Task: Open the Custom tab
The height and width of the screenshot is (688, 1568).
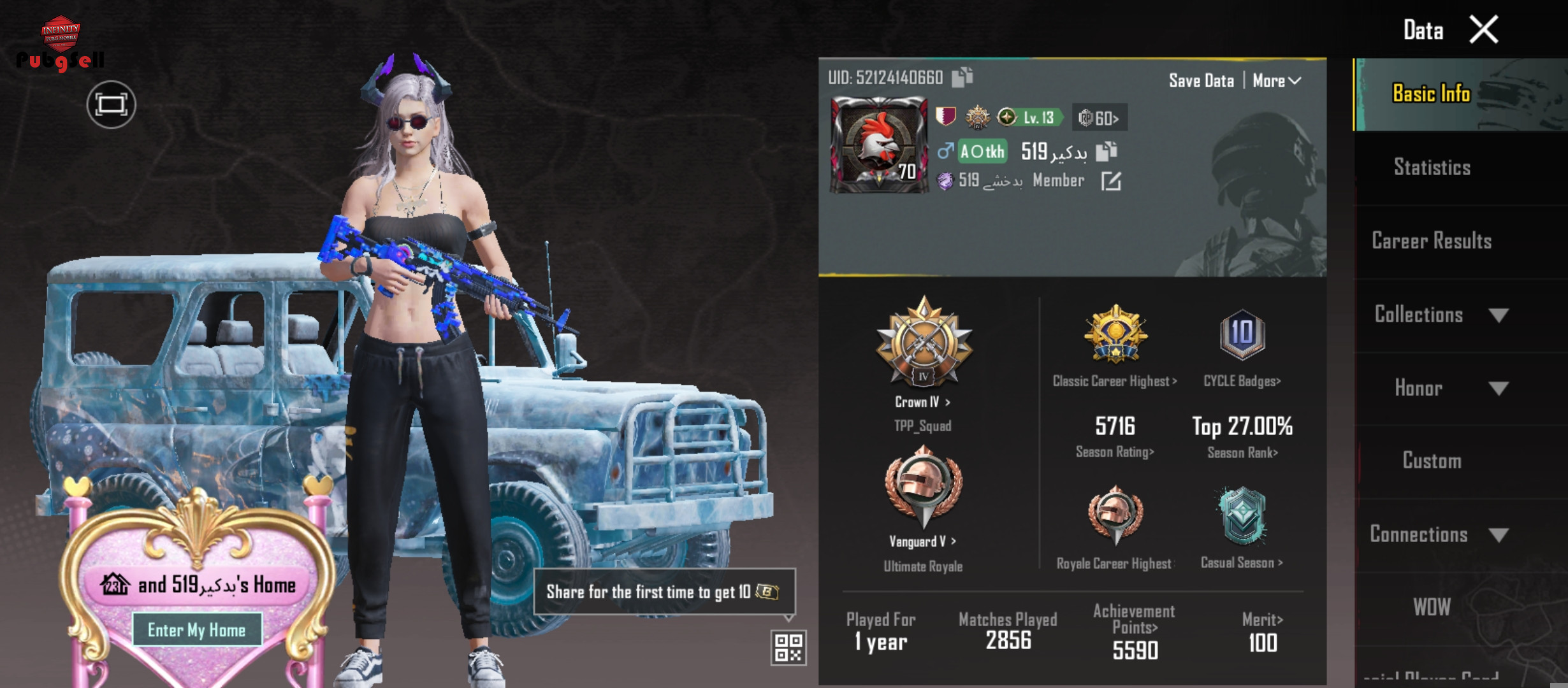Action: [x=1432, y=461]
